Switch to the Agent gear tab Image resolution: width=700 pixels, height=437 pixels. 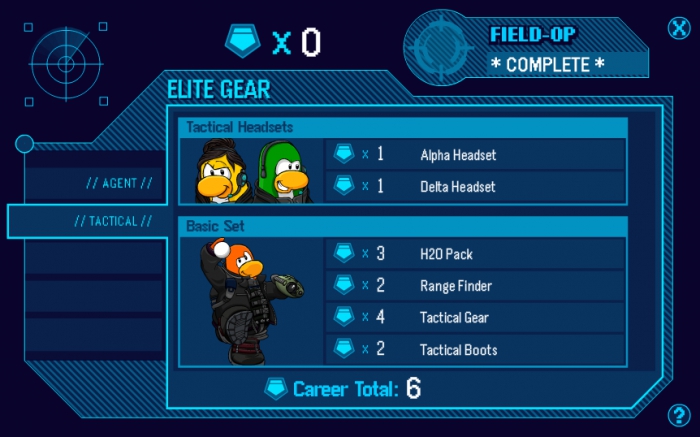point(119,183)
